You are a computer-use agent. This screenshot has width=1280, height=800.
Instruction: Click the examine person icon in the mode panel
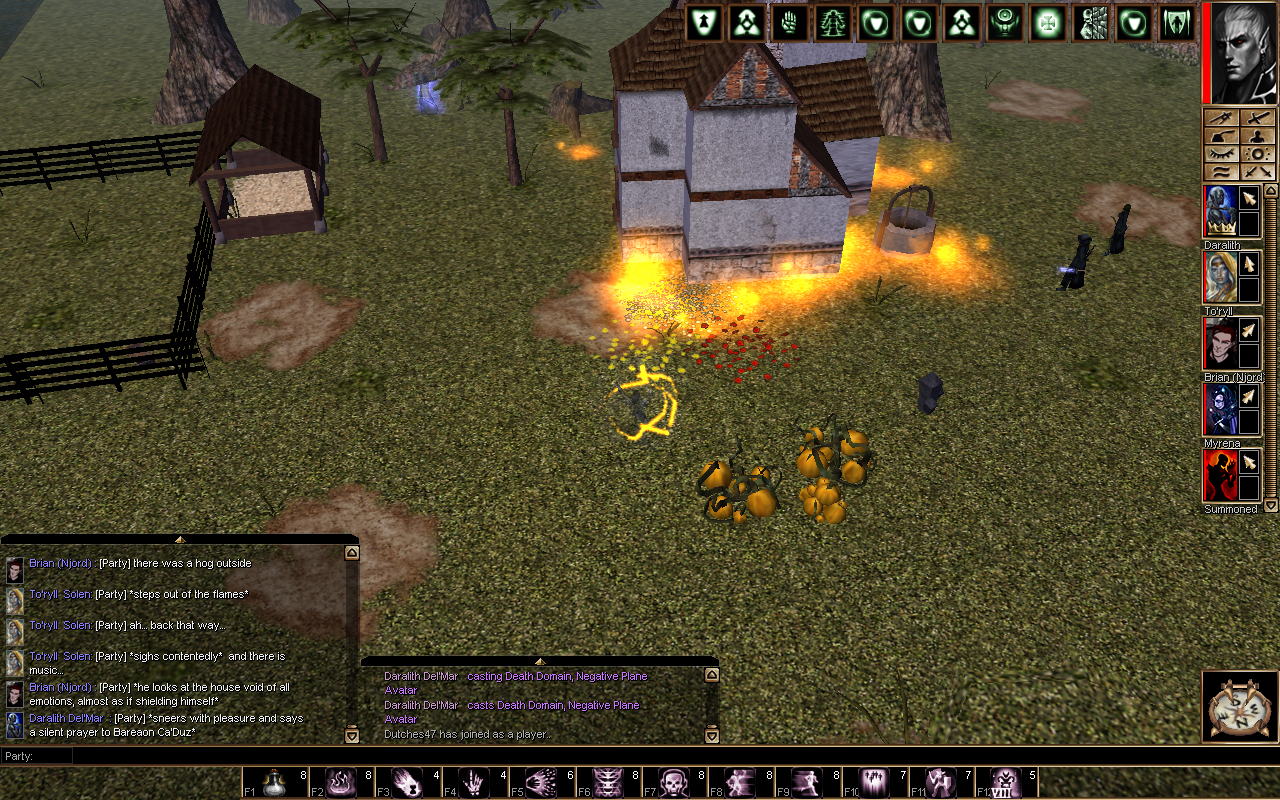pyautogui.click(x=1257, y=136)
